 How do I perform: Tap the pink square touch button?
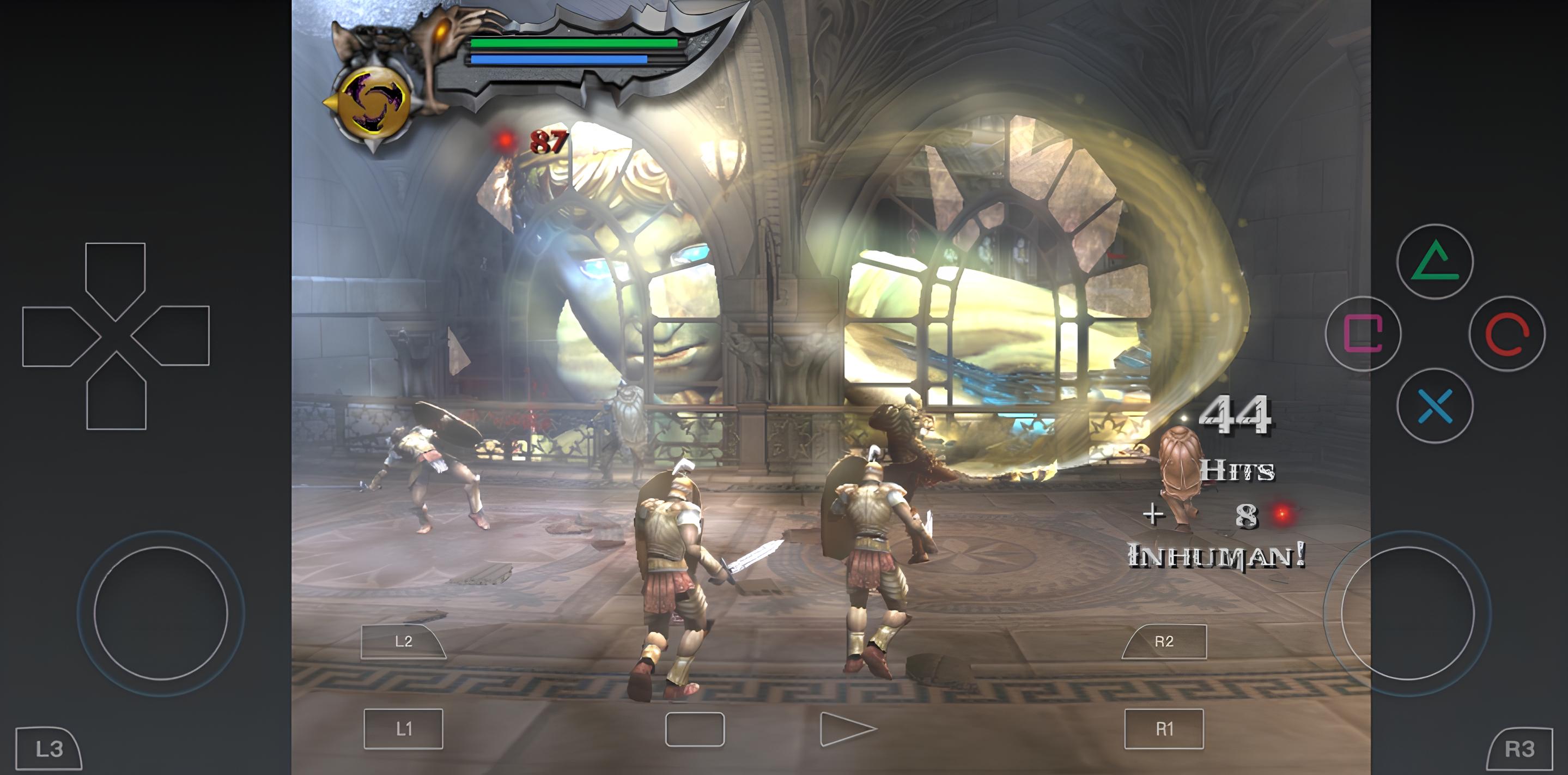click(x=1363, y=334)
